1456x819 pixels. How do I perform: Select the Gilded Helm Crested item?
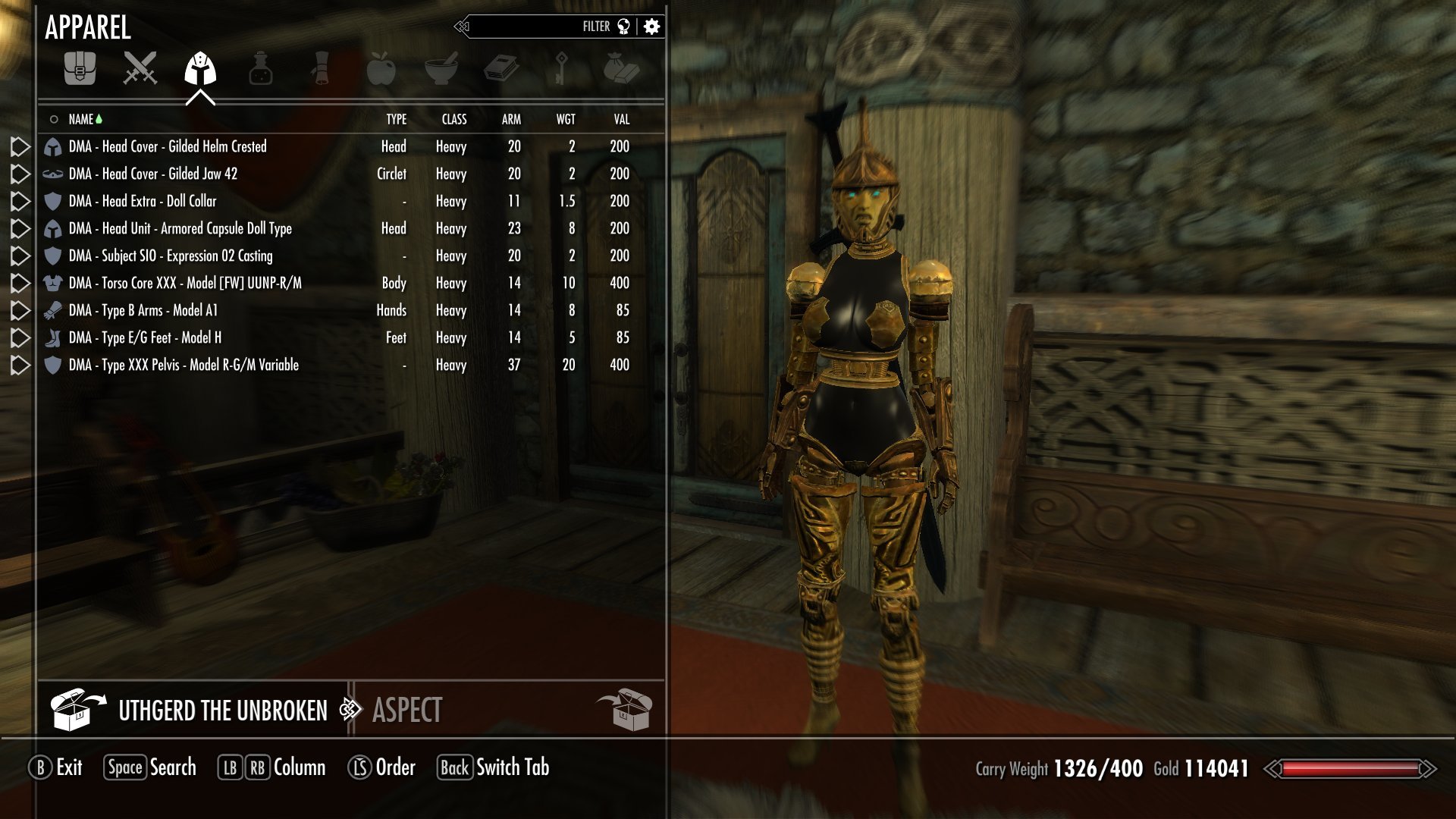click(x=168, y=146)
